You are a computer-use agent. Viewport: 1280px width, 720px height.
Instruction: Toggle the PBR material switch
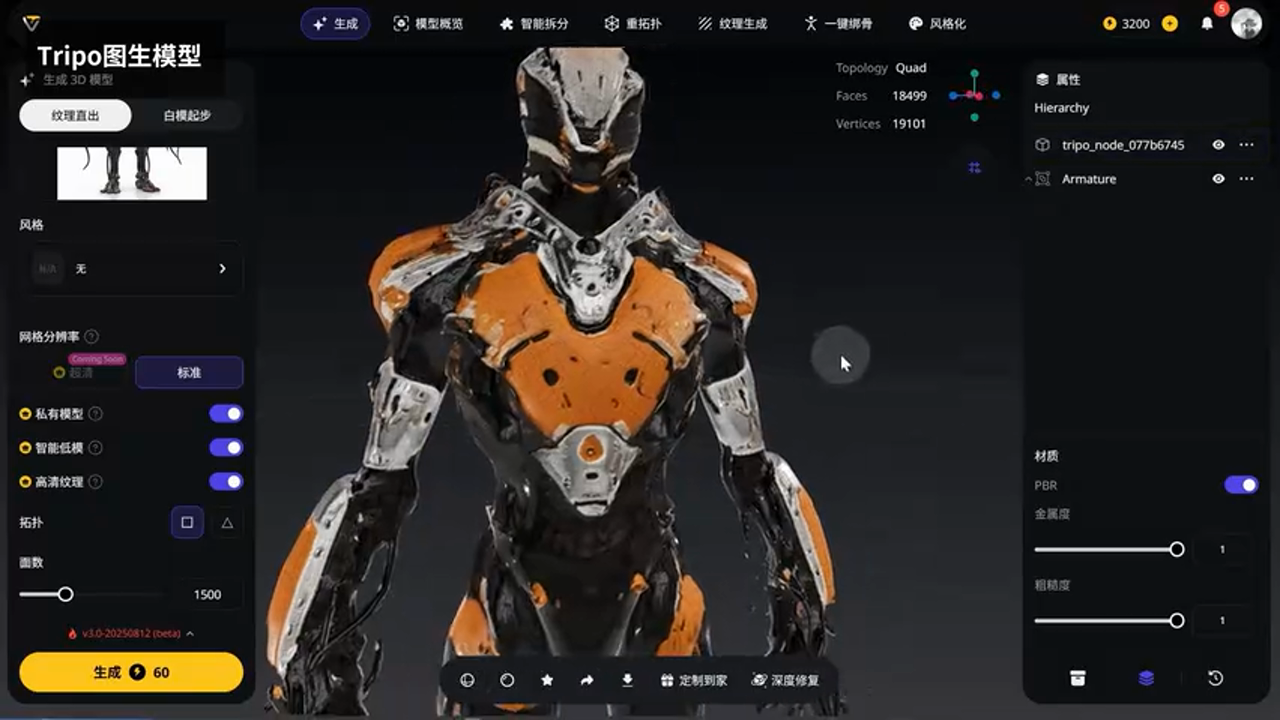tap(1241, 485)
